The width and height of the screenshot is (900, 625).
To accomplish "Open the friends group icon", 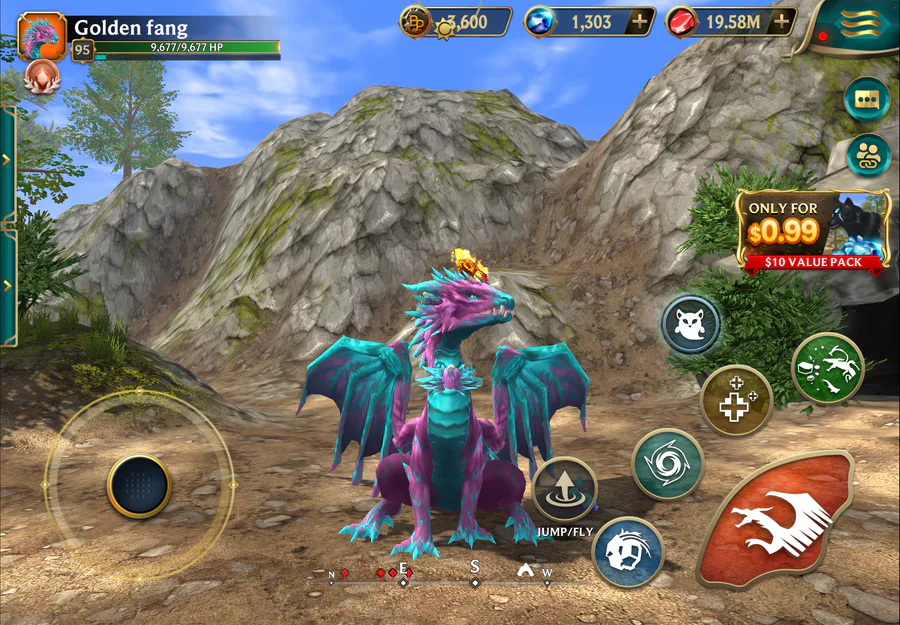I will (867, 155).
